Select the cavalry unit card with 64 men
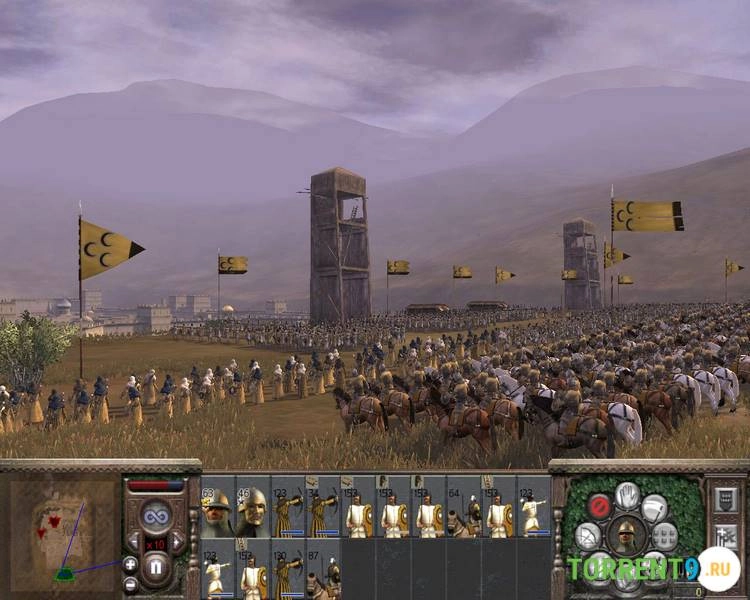The height and width of the screenshot is (600, 750). coord(463,512)
